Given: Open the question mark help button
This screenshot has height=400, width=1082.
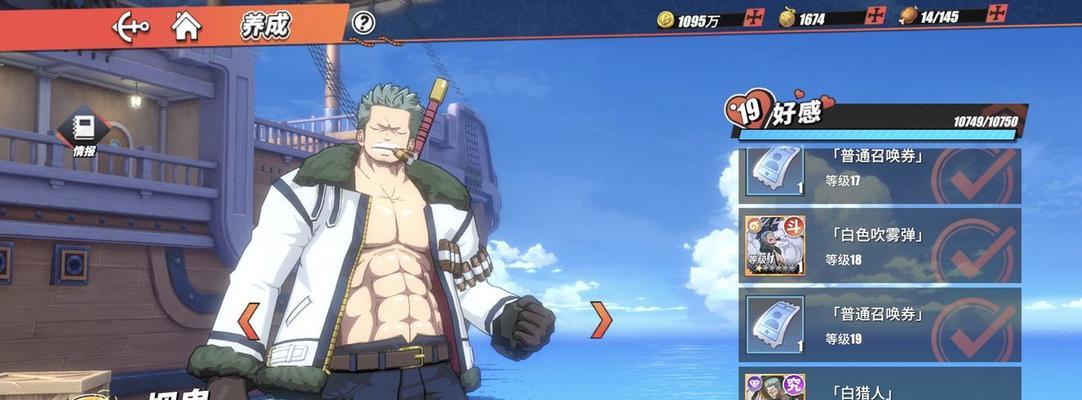Looking at the screenshot, I should 364,22.
